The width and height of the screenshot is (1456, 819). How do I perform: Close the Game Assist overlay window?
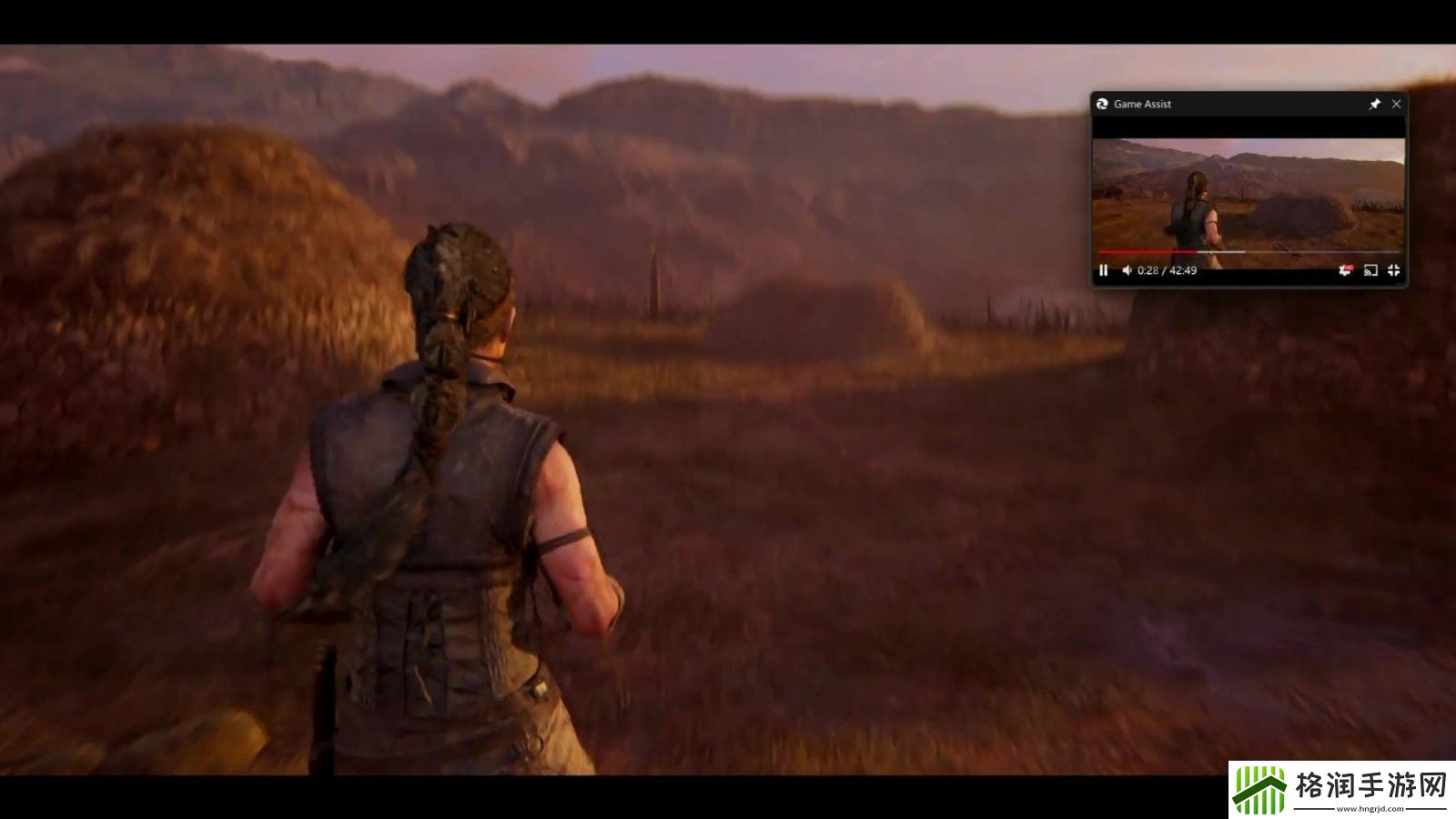[1396, 104]
